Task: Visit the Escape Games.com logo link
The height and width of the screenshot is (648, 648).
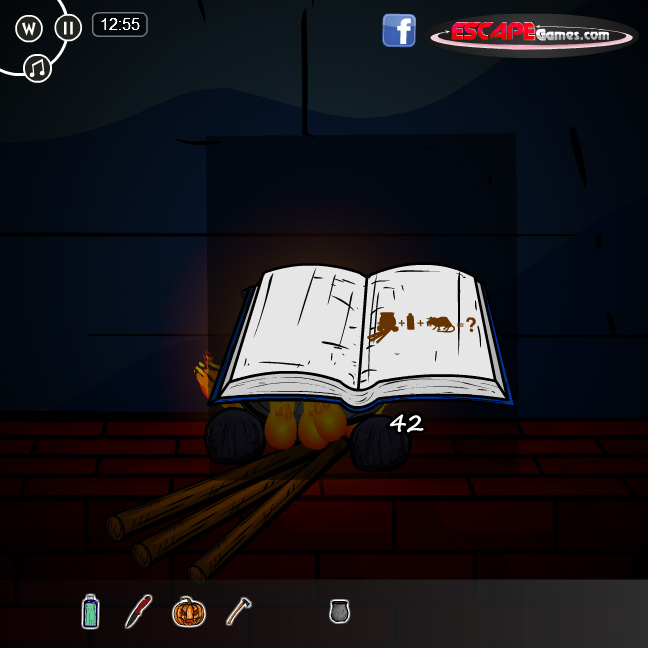Action: click(534, 34)
